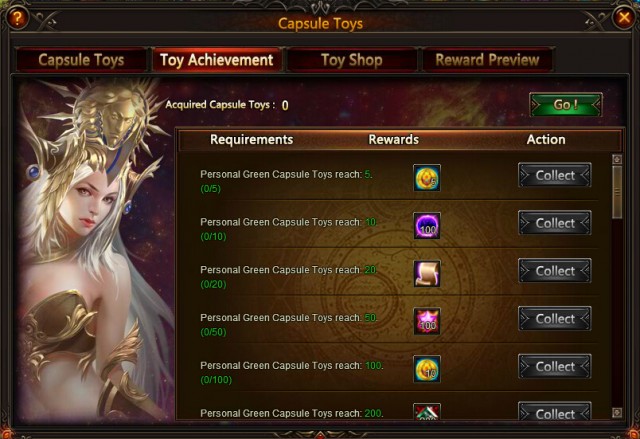This screenshot has width=640, height=439.
Task: Collect reward for 5 Green Capsule Toys
Action: 555,175
